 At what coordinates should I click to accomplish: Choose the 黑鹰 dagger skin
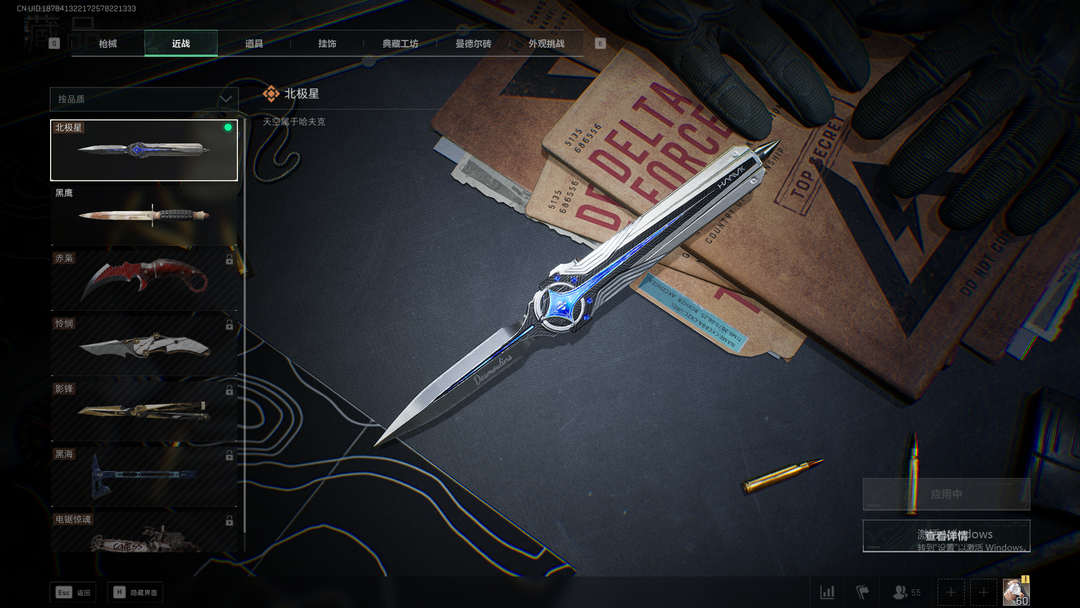144,214
